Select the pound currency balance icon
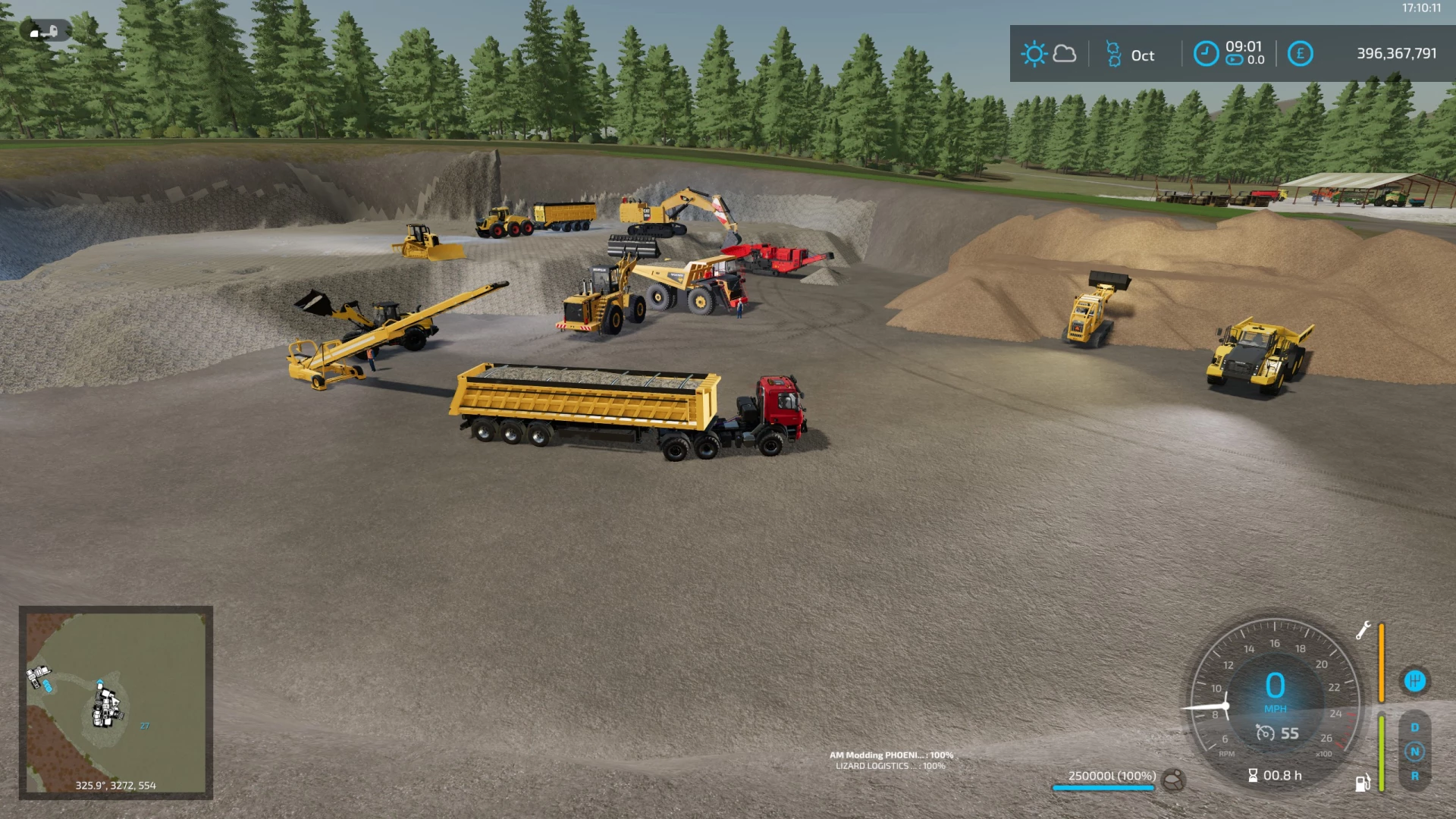 coord(1300,54)
